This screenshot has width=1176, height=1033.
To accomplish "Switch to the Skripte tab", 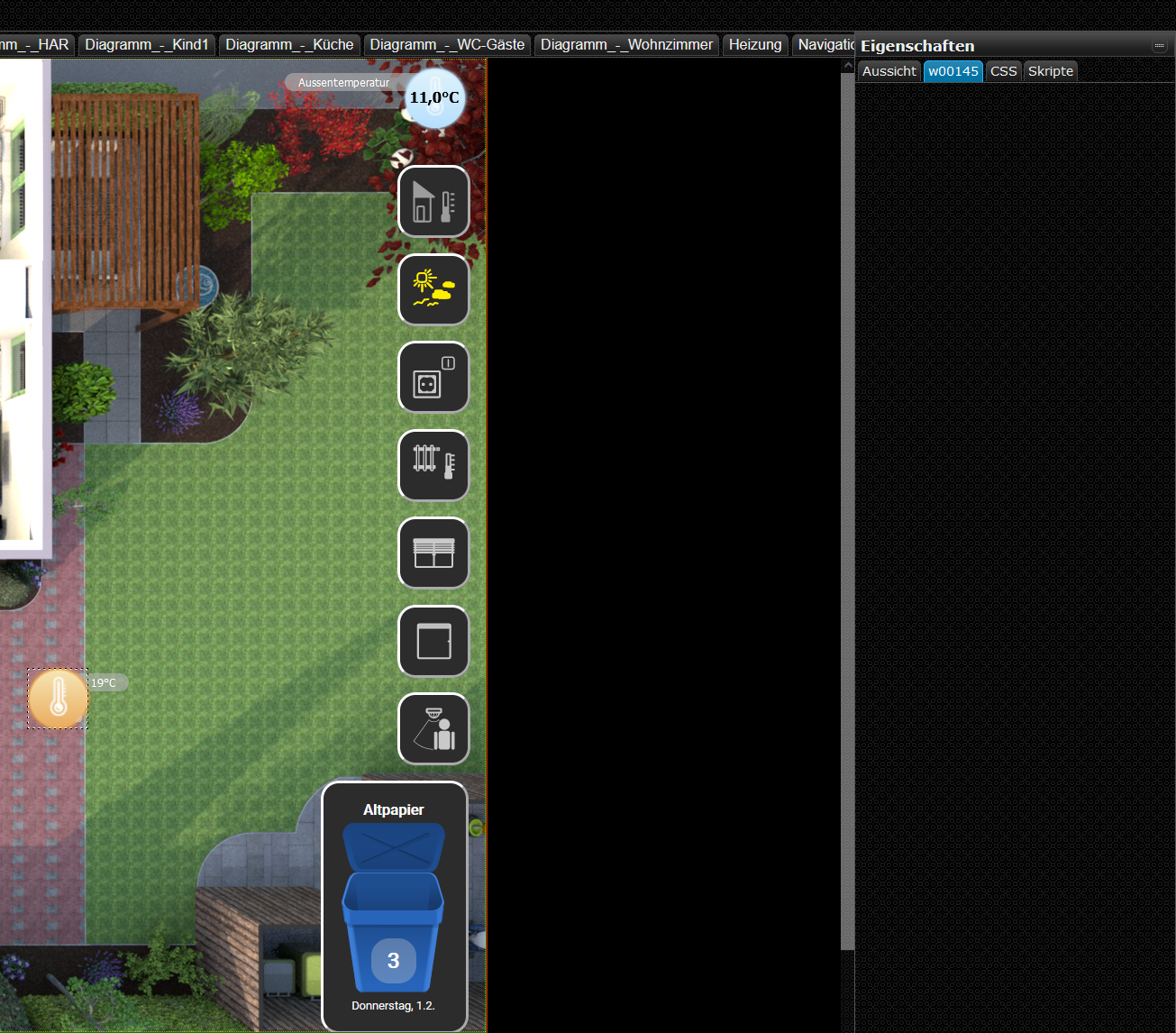I will click(1051, 71).
